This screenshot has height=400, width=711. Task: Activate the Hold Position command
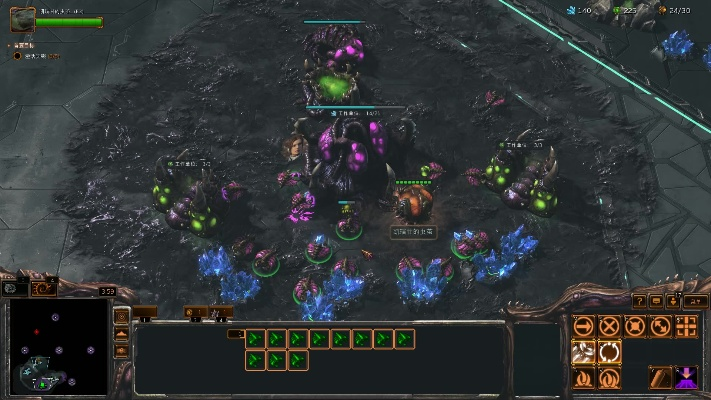[634, 326]
